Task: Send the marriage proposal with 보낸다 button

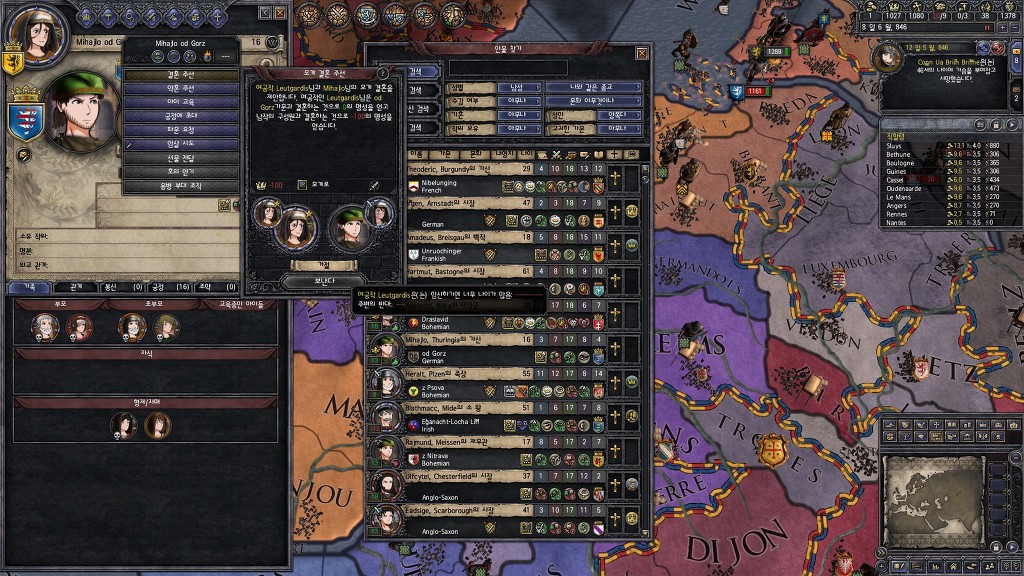Action: (323, 282)
